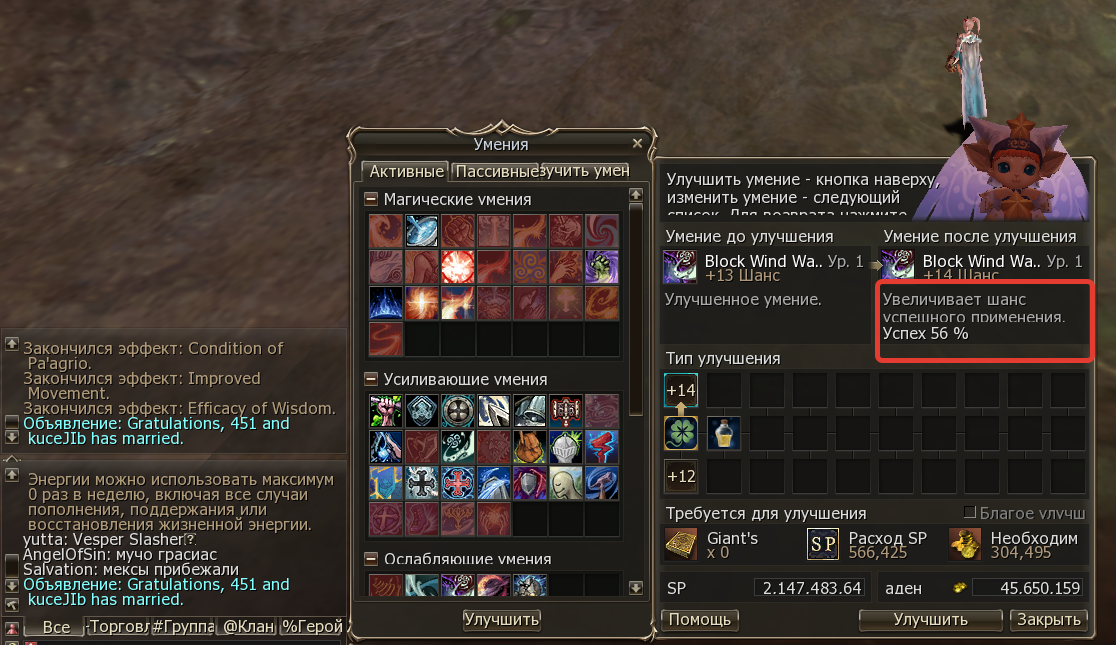This screenshot has height=645, width=1116.
Task: Toggle the Благое улучшение checkbox
Action: tap(969, 513)
